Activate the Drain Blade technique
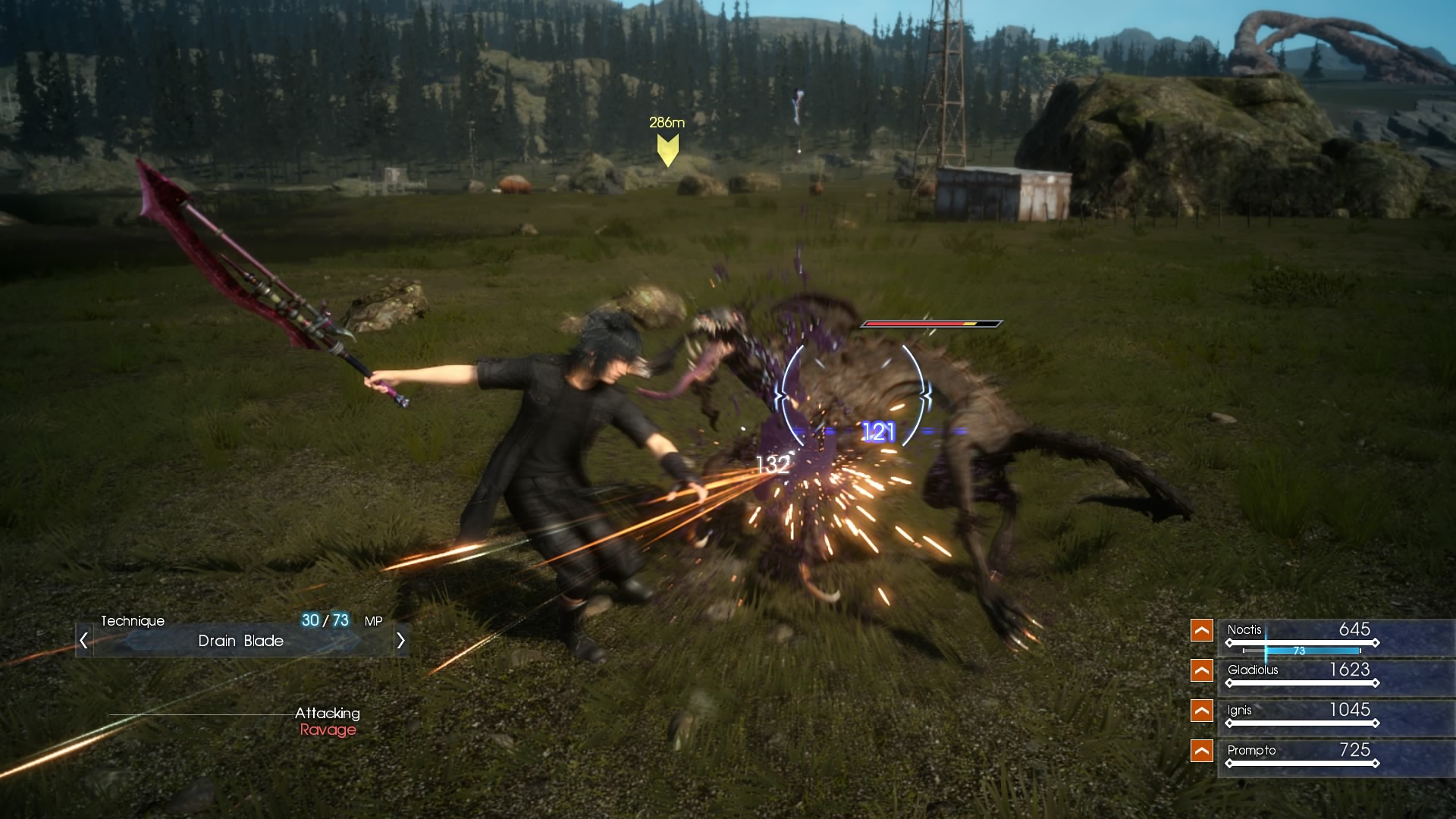 pos(241,641)
